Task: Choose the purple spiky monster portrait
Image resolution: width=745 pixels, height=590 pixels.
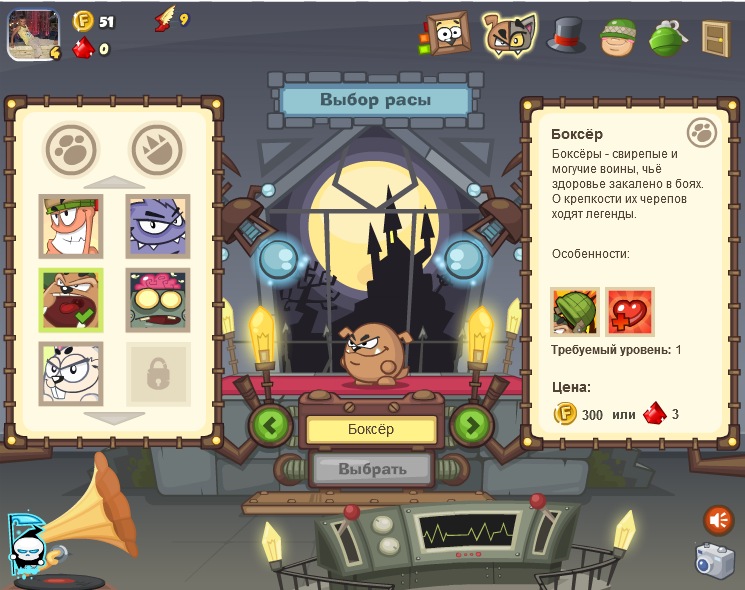Action: (158, 225)
